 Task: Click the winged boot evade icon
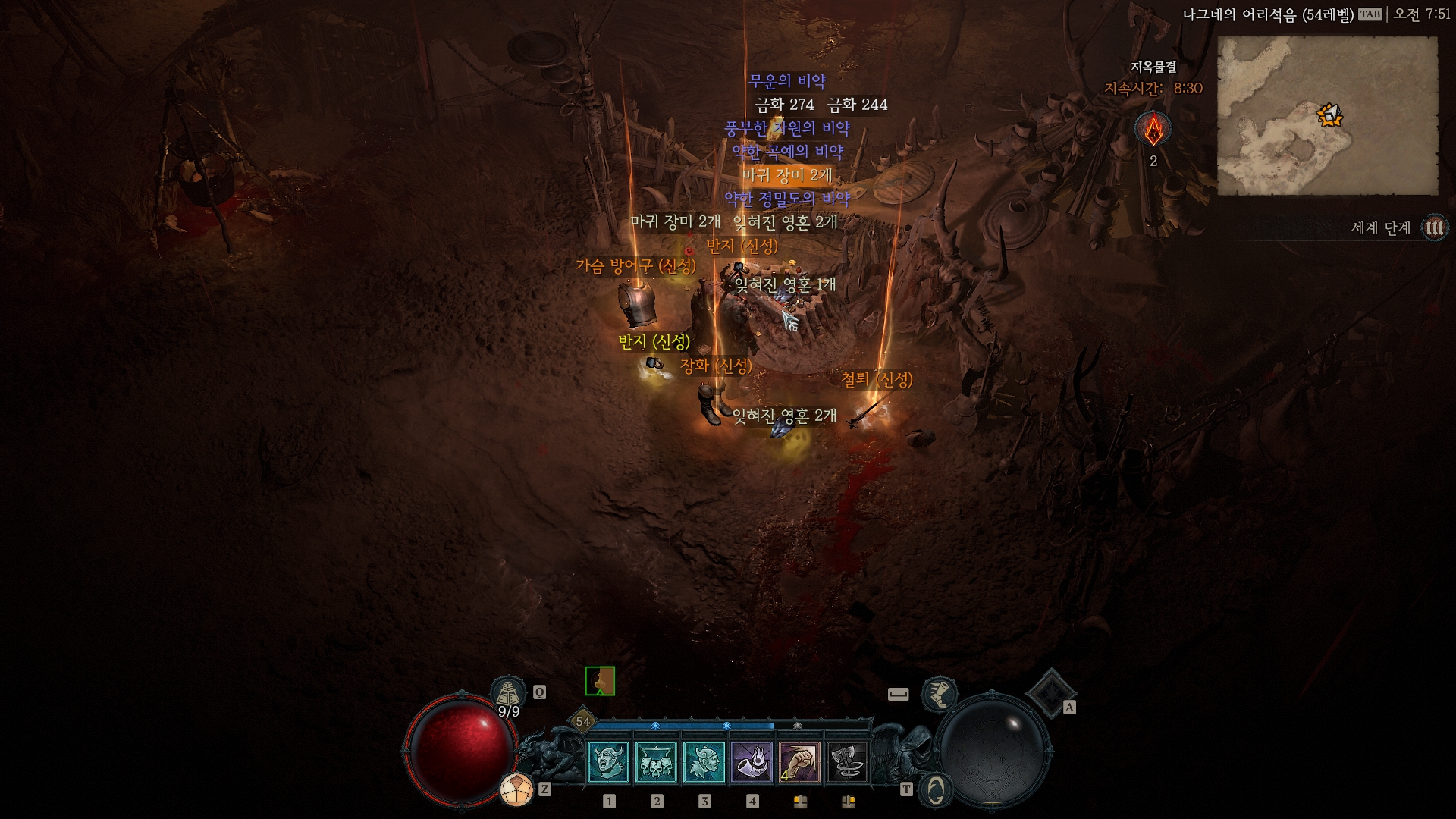(x=939, y=695)
